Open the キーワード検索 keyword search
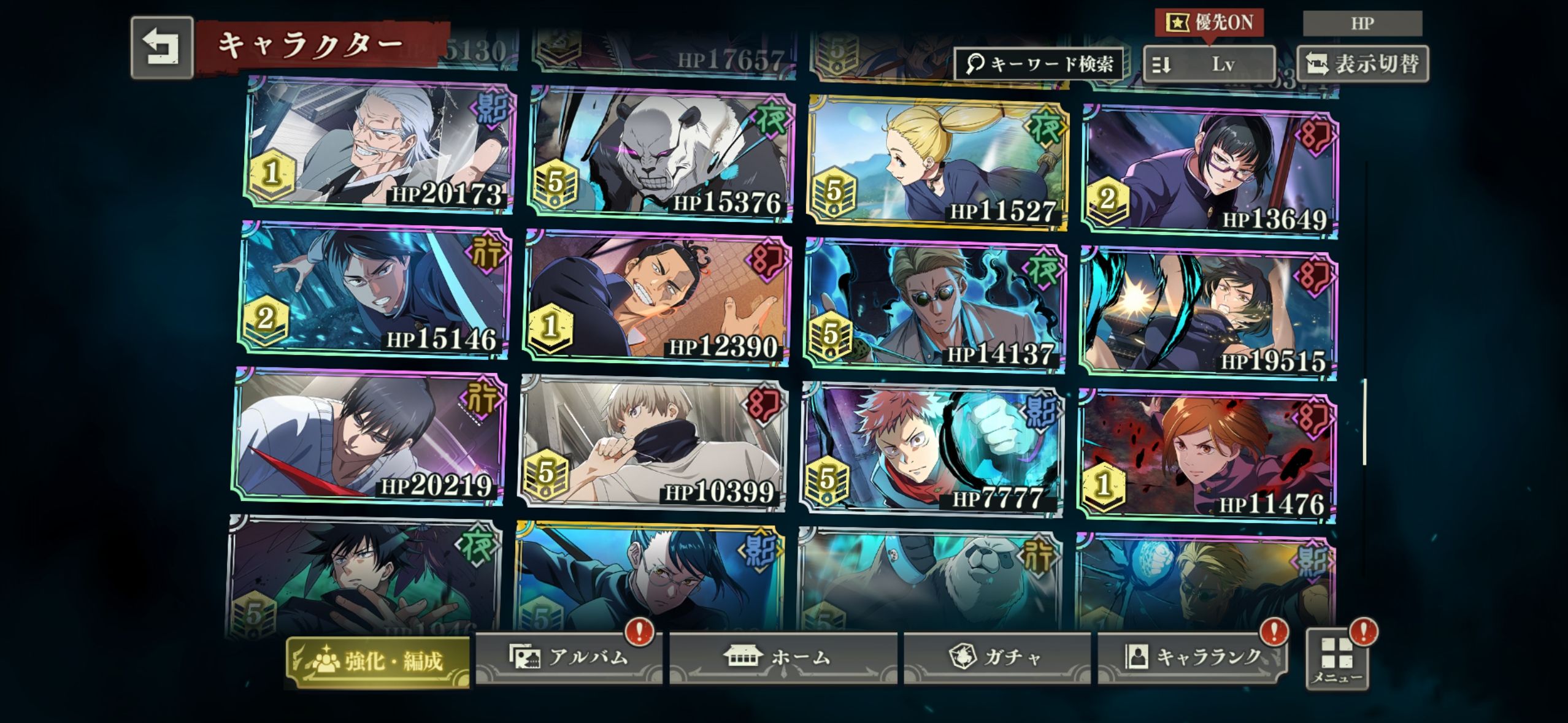 1039,64
